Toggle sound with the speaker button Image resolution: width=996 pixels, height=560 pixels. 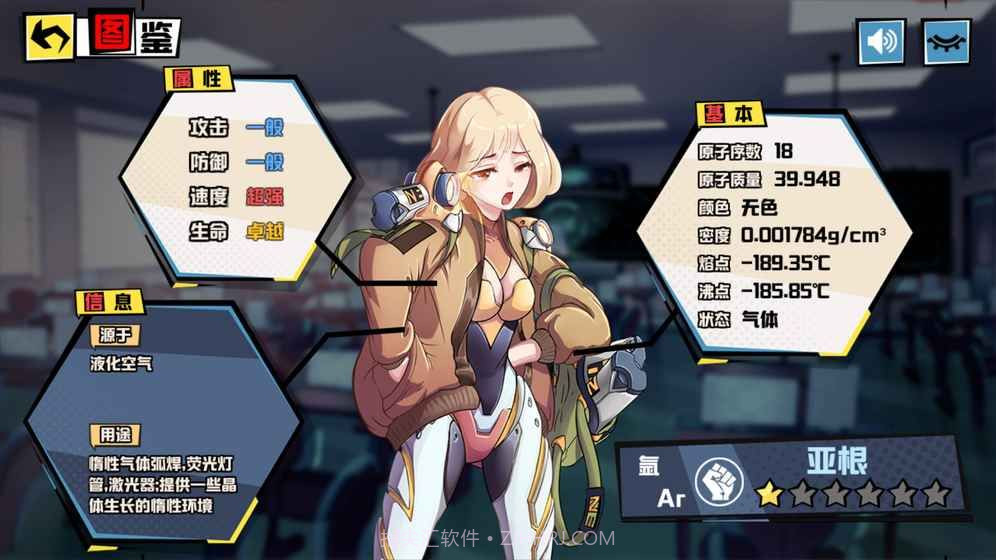tap(881, 42)
